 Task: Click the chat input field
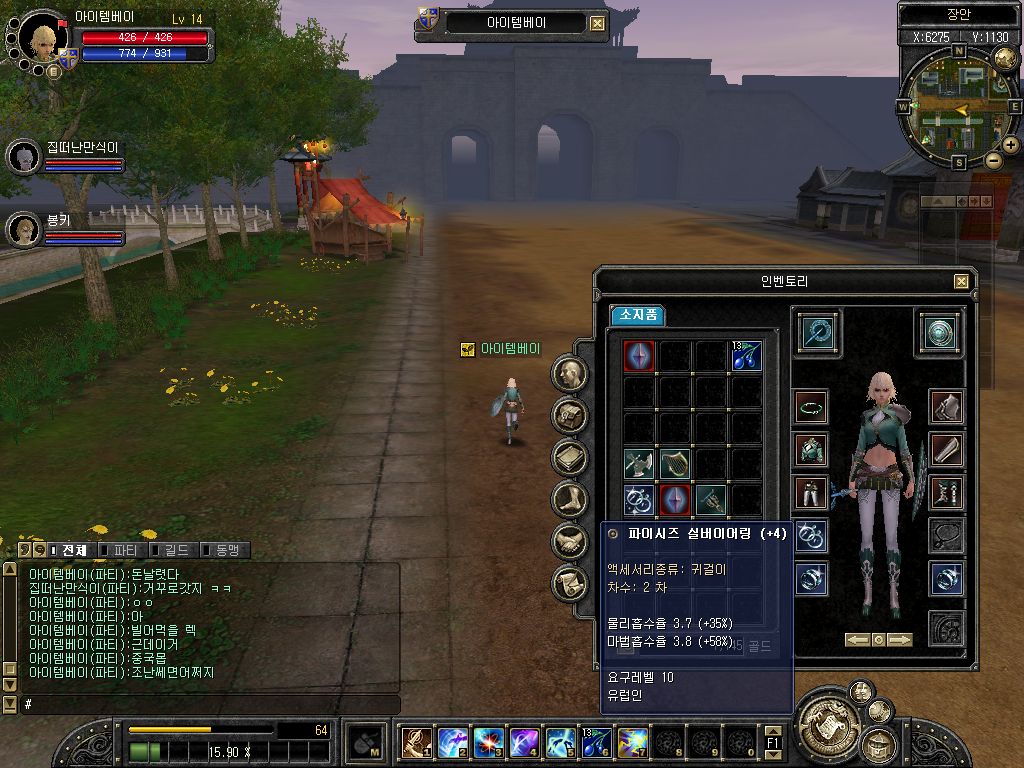point(200,705)
